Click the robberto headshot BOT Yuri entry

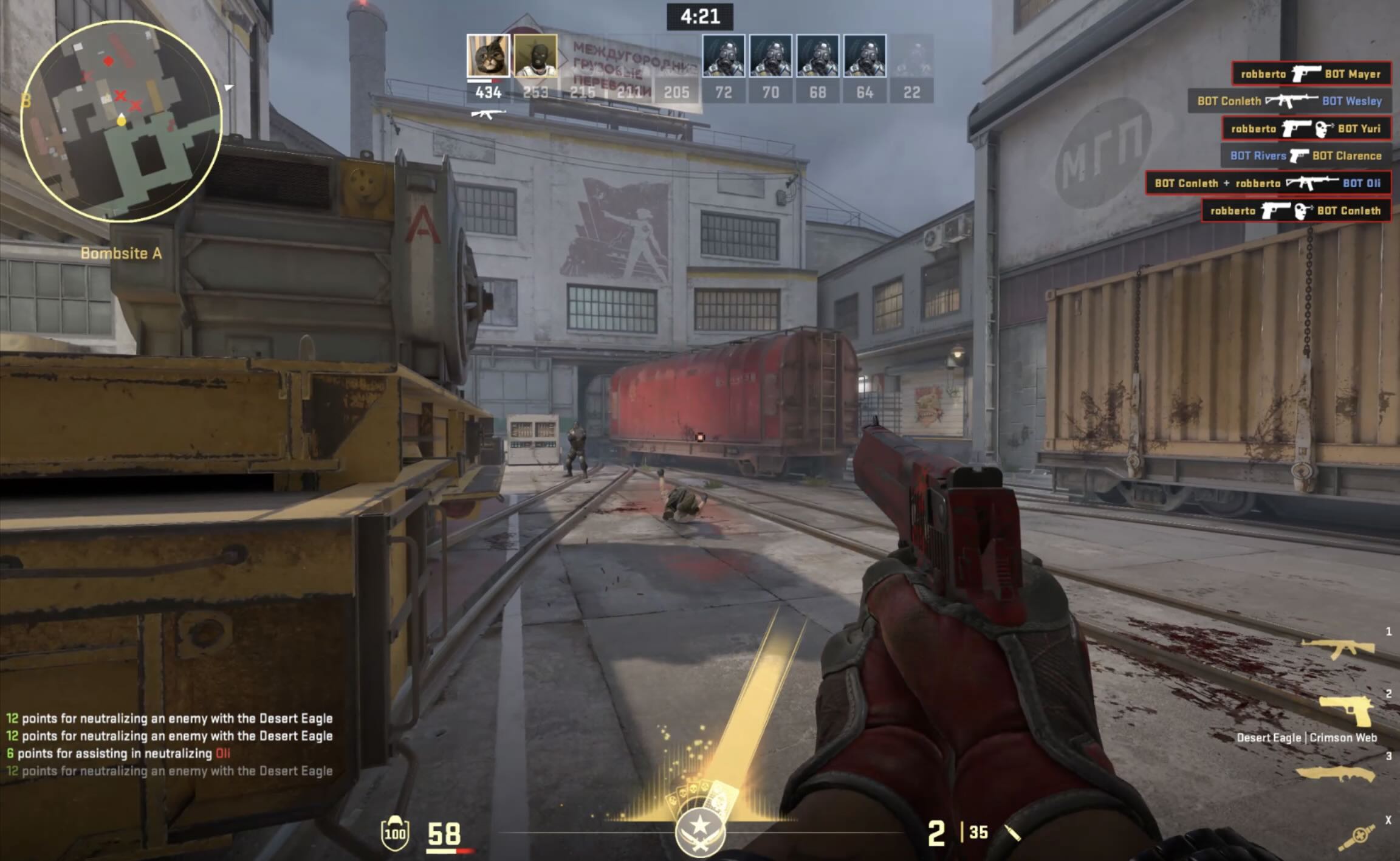[x=1306, y=129]
